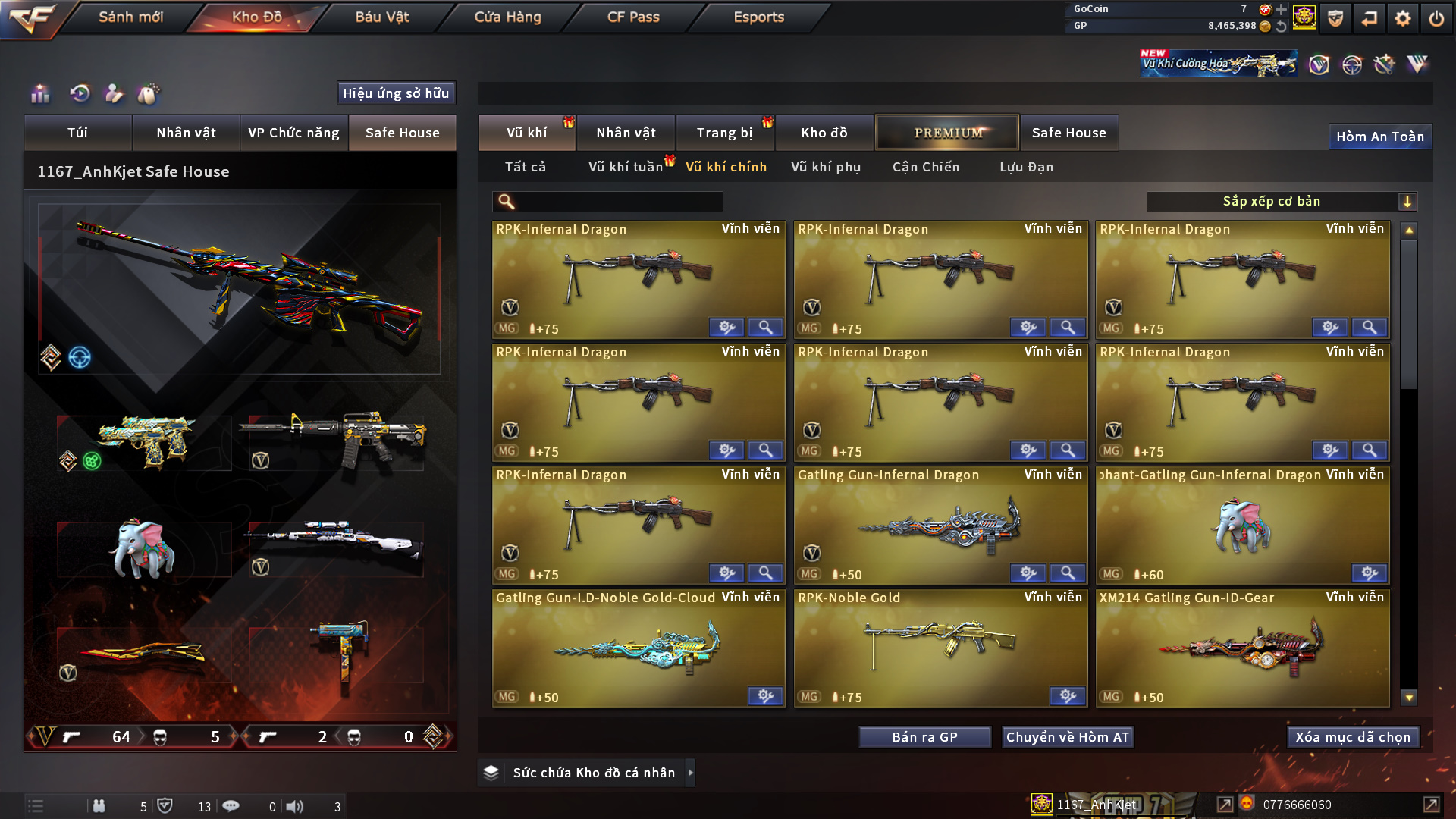The image size is (1456, 819).
Task: Show the Cận Chiến melee category
Action: [x=926, y=167]
